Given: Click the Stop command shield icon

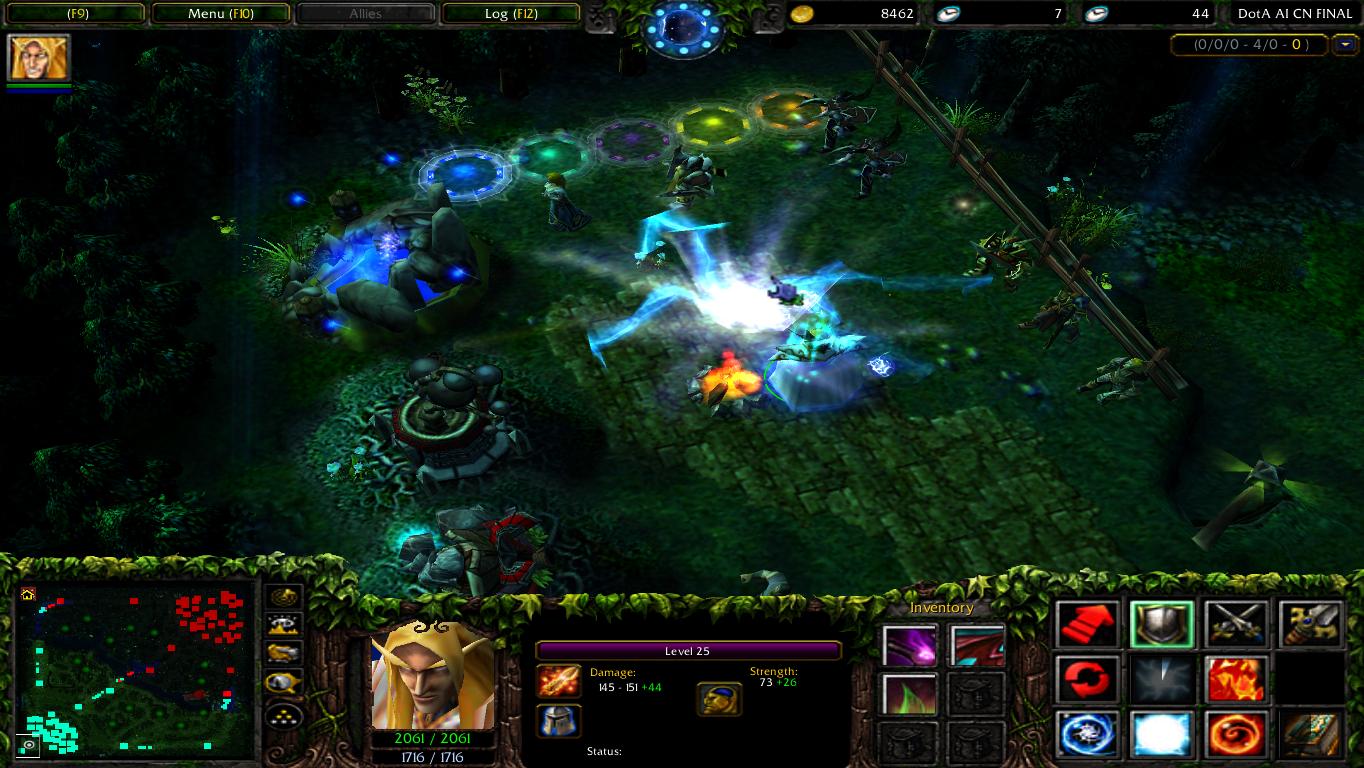Looking at the screenshot, I should (x=1161, y=622).
